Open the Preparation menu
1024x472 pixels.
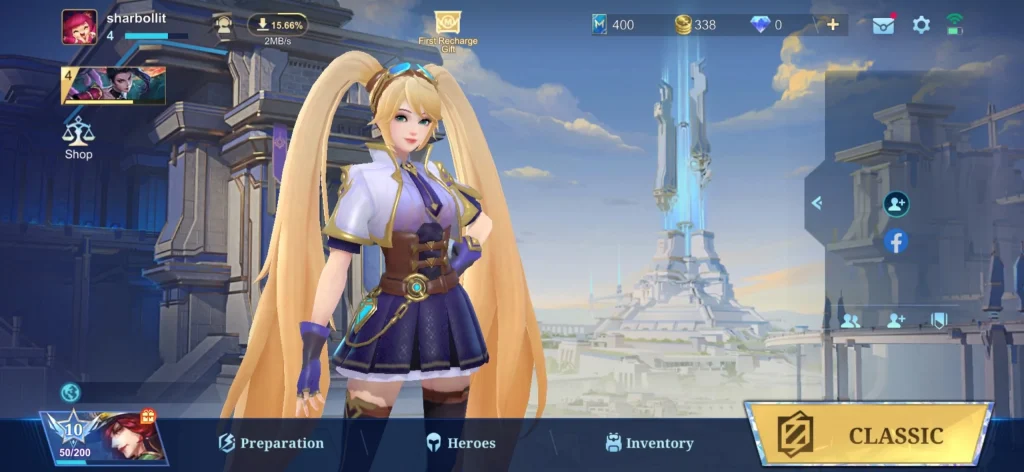271,442
